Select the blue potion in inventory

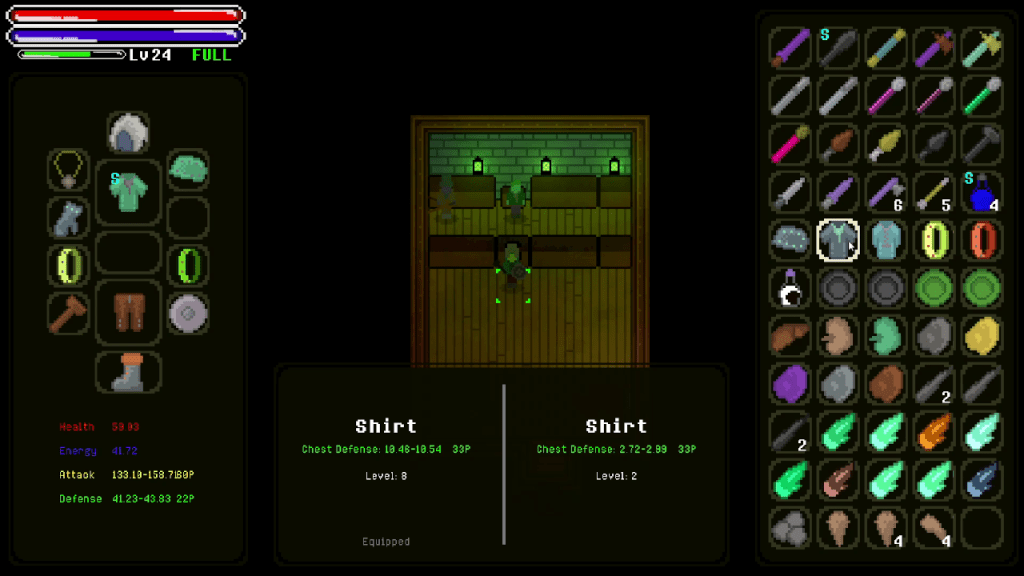tap(982, 192)
